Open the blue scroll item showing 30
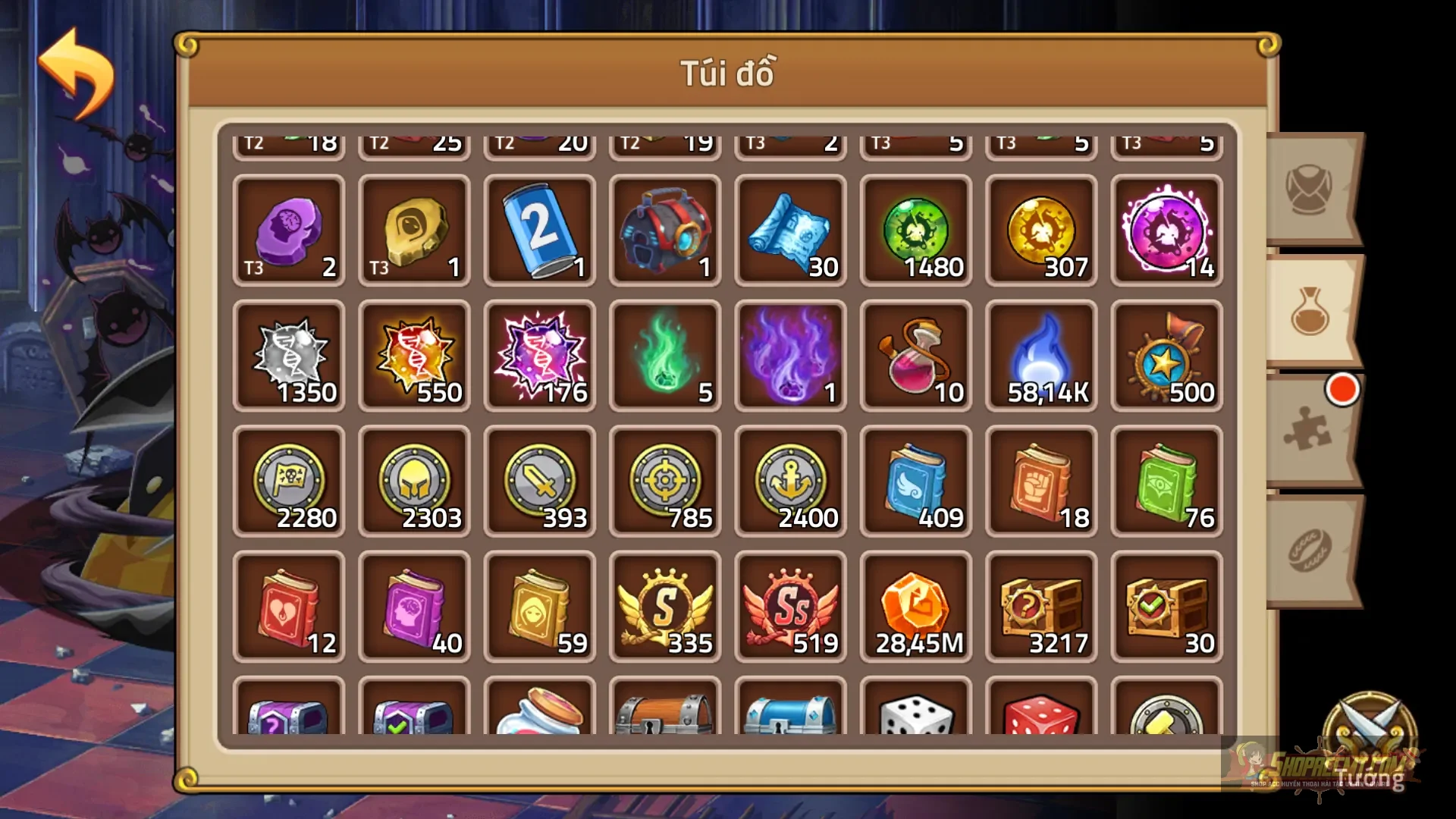 pos(791,231)
